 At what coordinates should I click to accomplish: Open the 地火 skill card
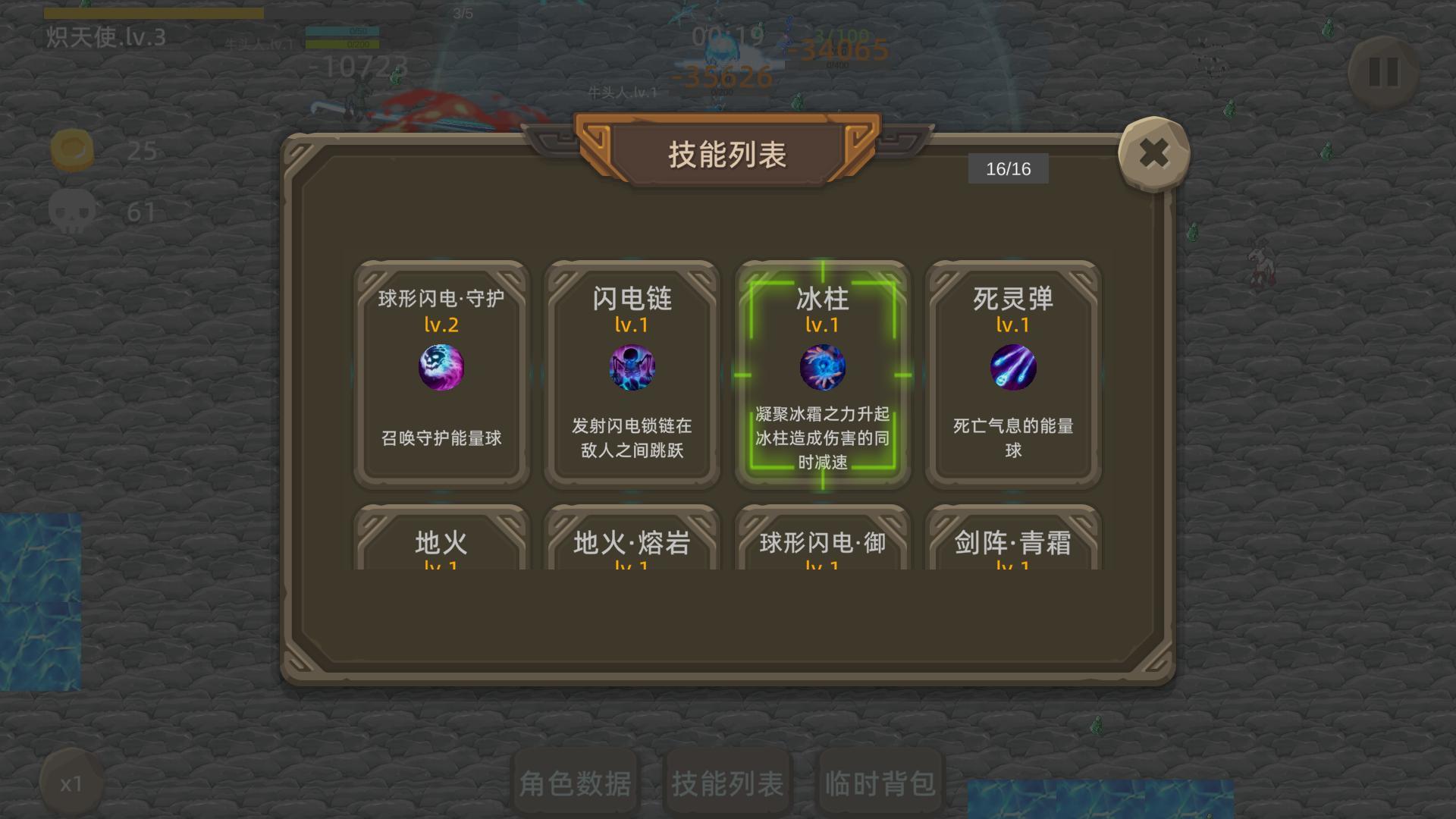[440, 543]
